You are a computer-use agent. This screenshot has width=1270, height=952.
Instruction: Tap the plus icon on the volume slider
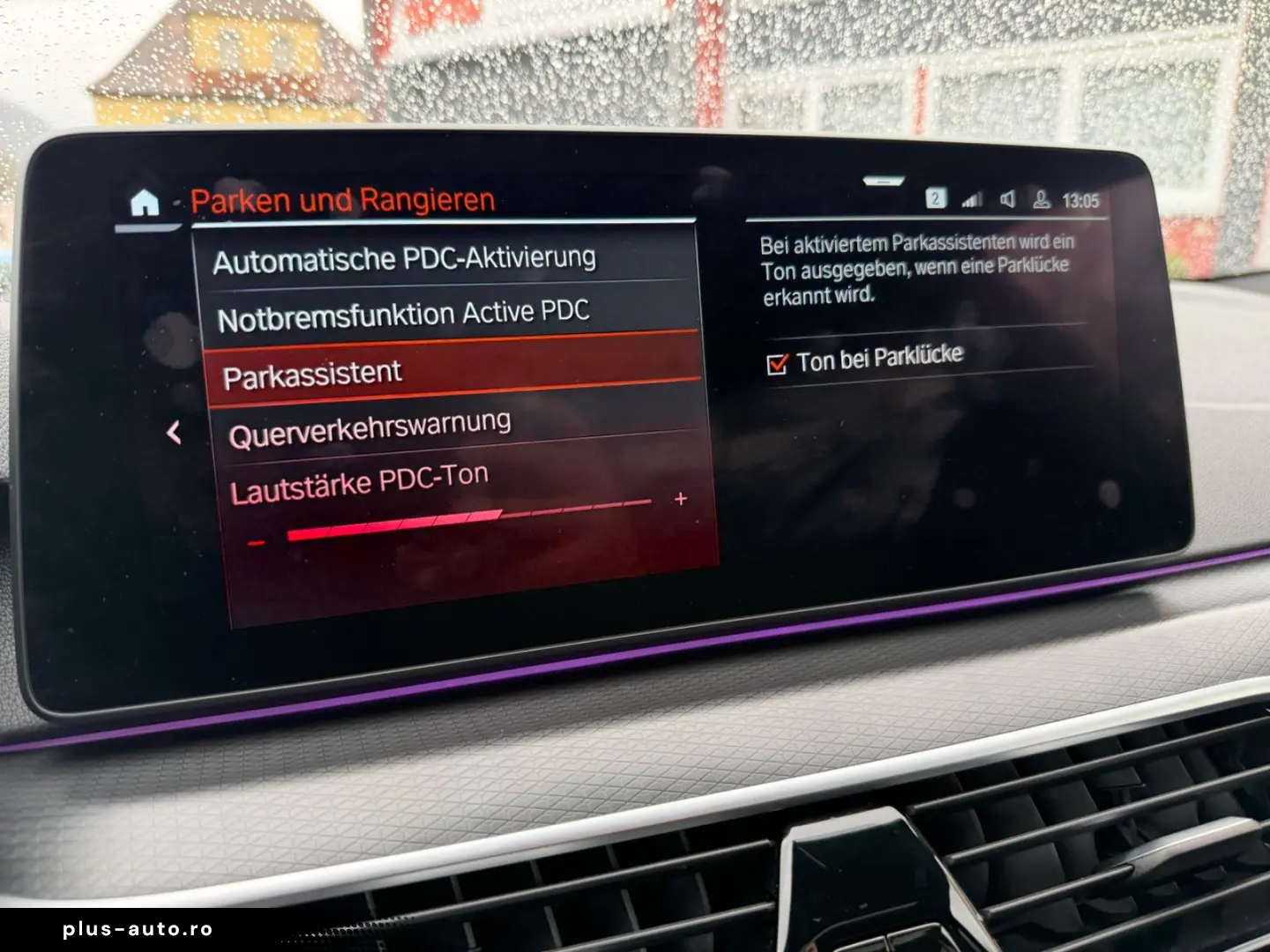pos(681,499)
